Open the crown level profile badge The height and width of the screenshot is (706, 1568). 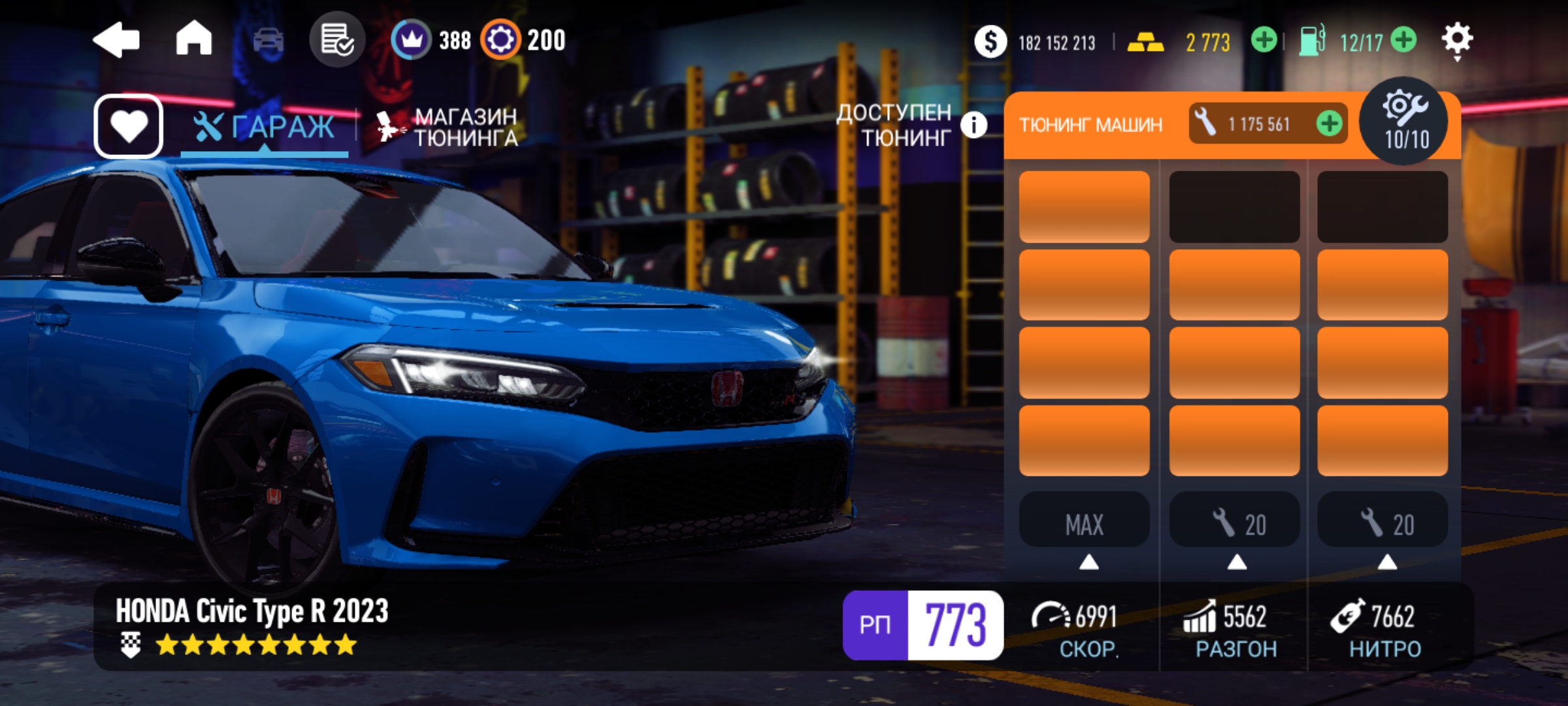click(411, 40)
